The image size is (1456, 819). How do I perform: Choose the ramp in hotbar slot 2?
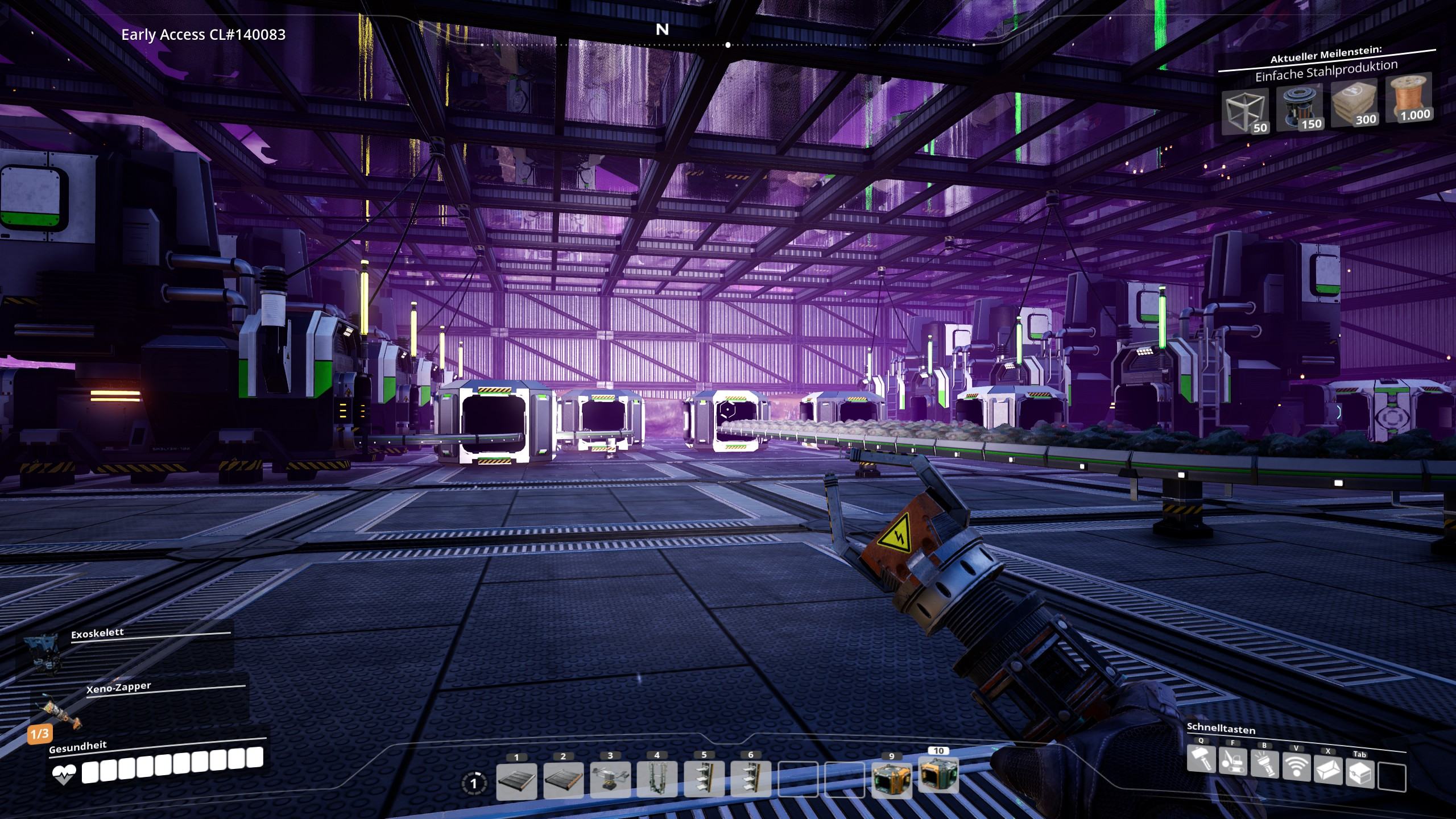coord(563,780)
